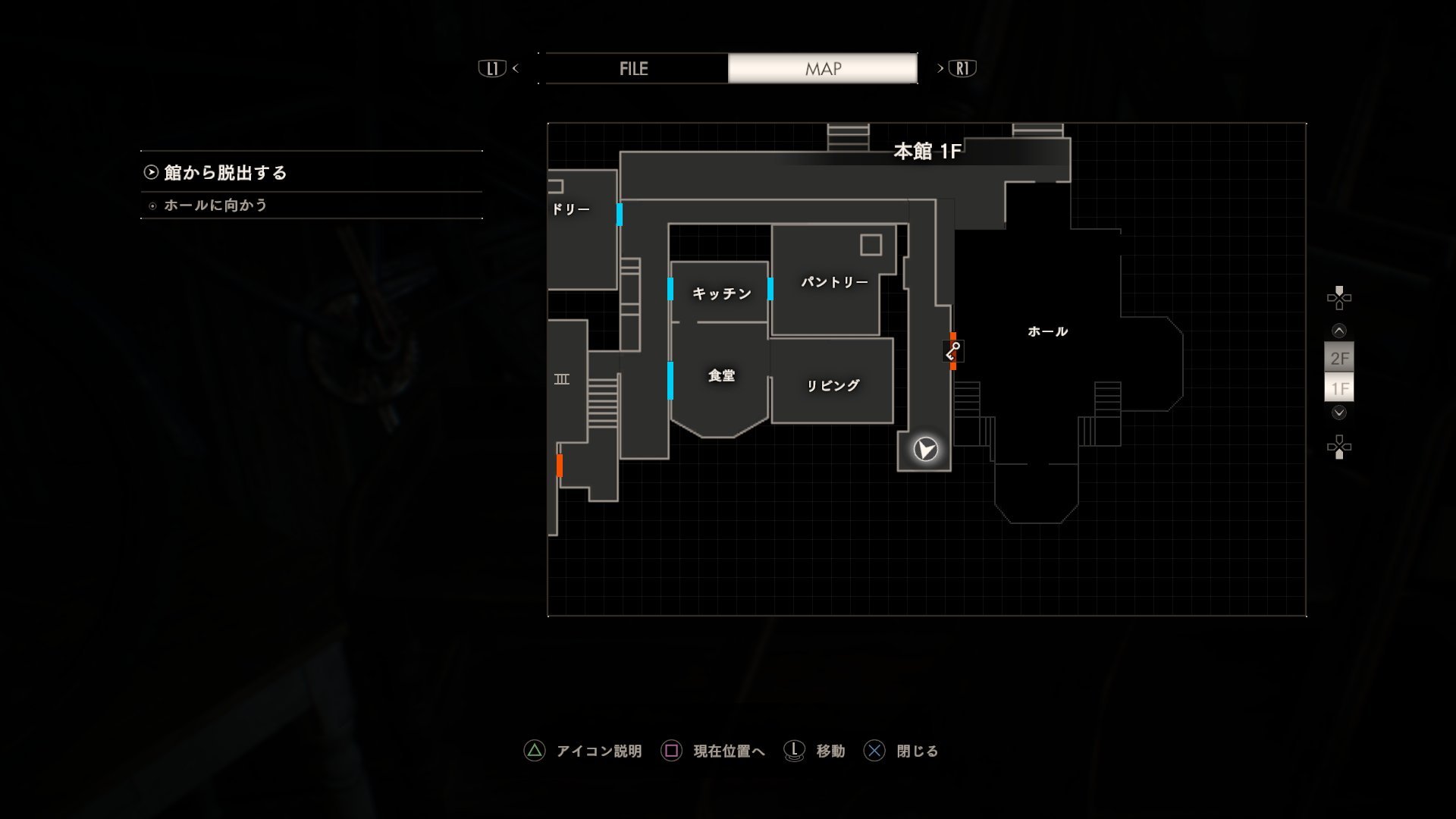Select the MAP tab
The image size is (1456, 819).
point(823,68)
